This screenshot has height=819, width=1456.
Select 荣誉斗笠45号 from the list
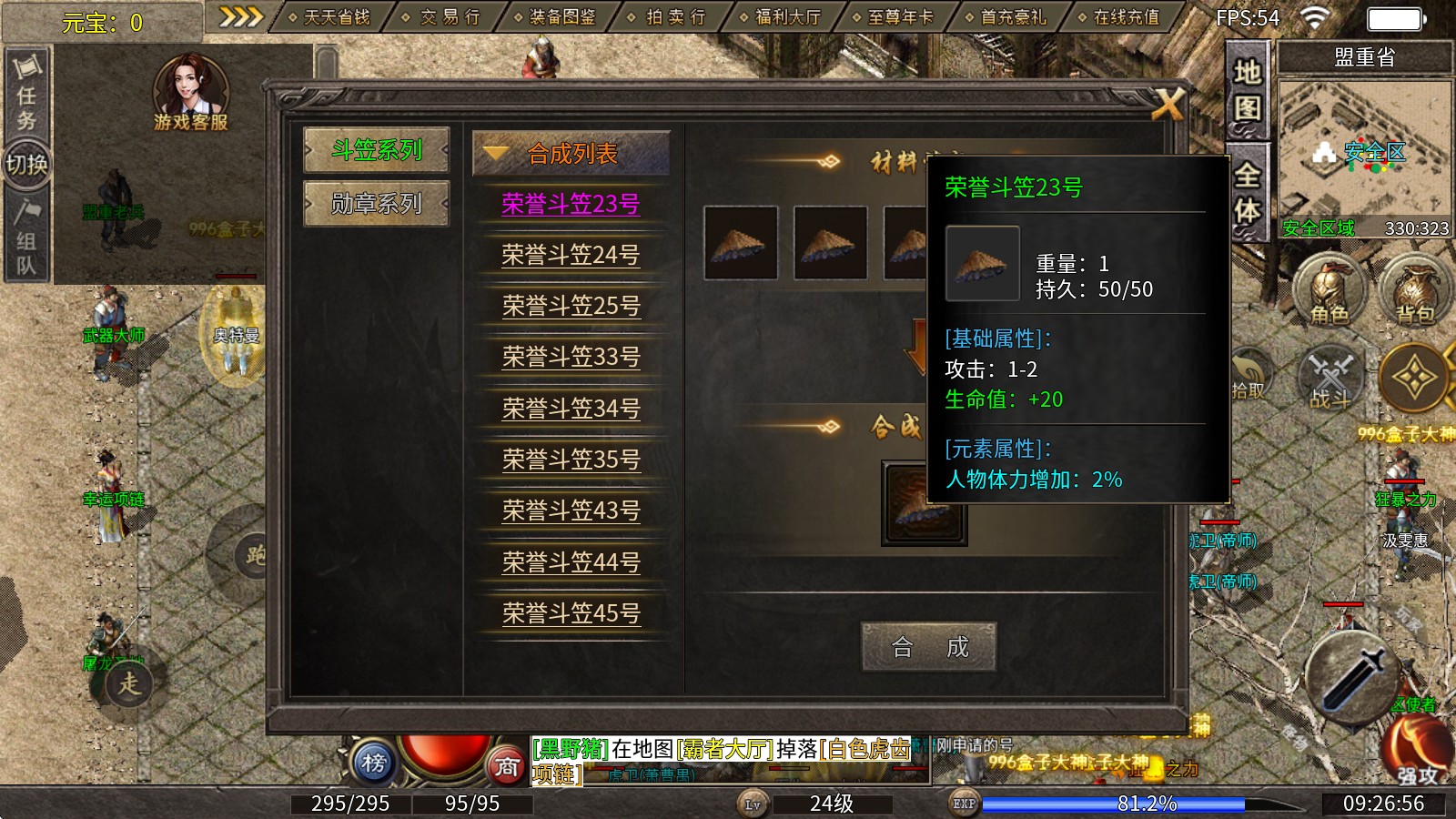pos(573,614)
